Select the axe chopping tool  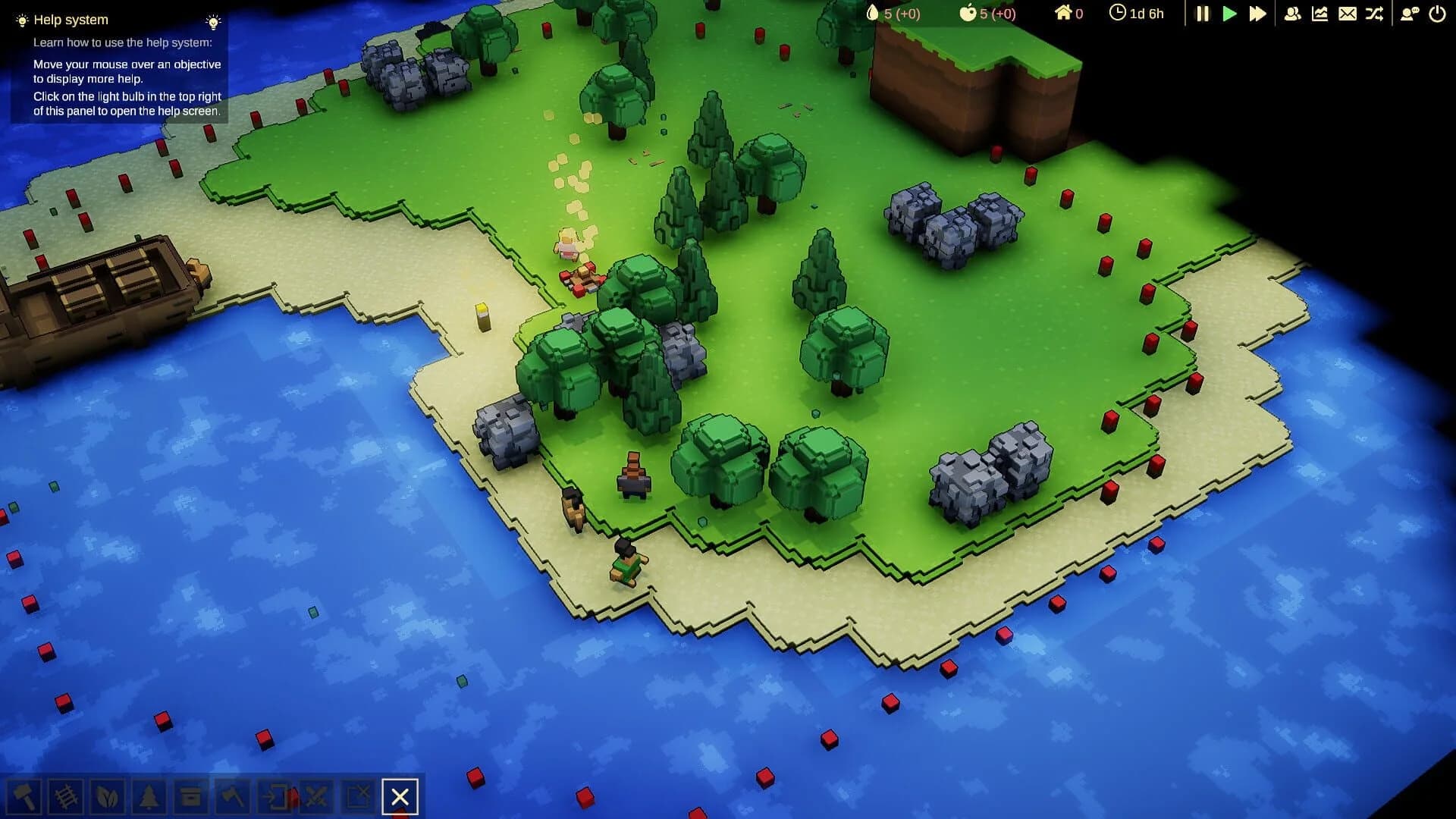pos(232,797)
